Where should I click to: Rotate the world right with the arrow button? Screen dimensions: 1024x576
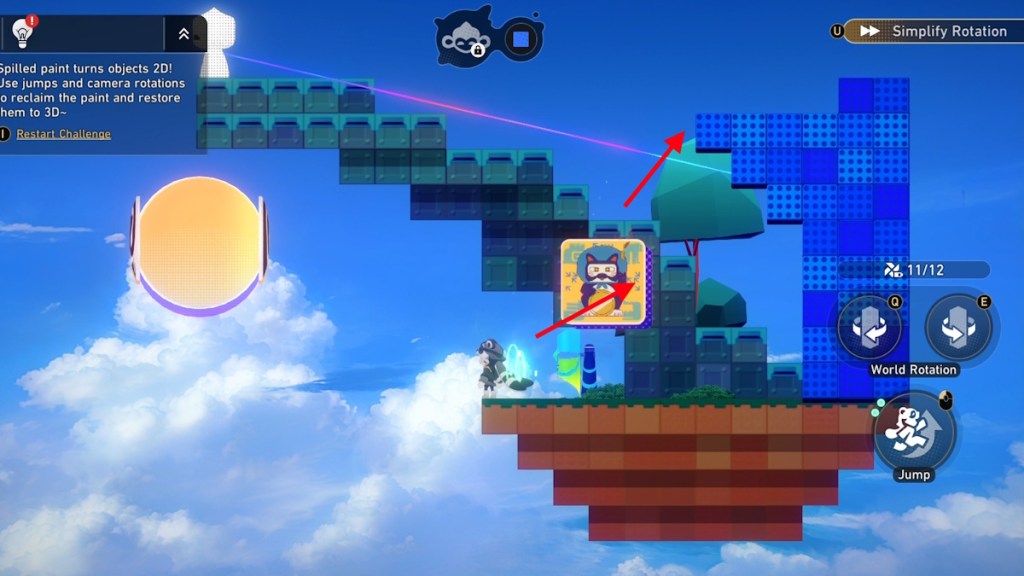click(958, 329)
